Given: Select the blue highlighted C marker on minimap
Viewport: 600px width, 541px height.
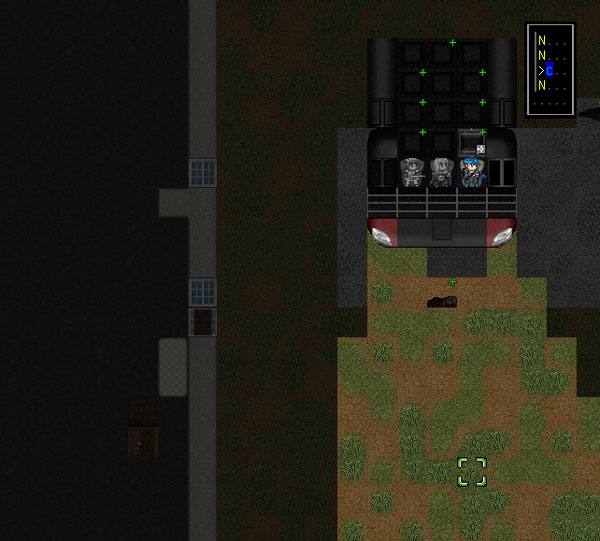Looking at the screenshot, I should click(549, 71).
